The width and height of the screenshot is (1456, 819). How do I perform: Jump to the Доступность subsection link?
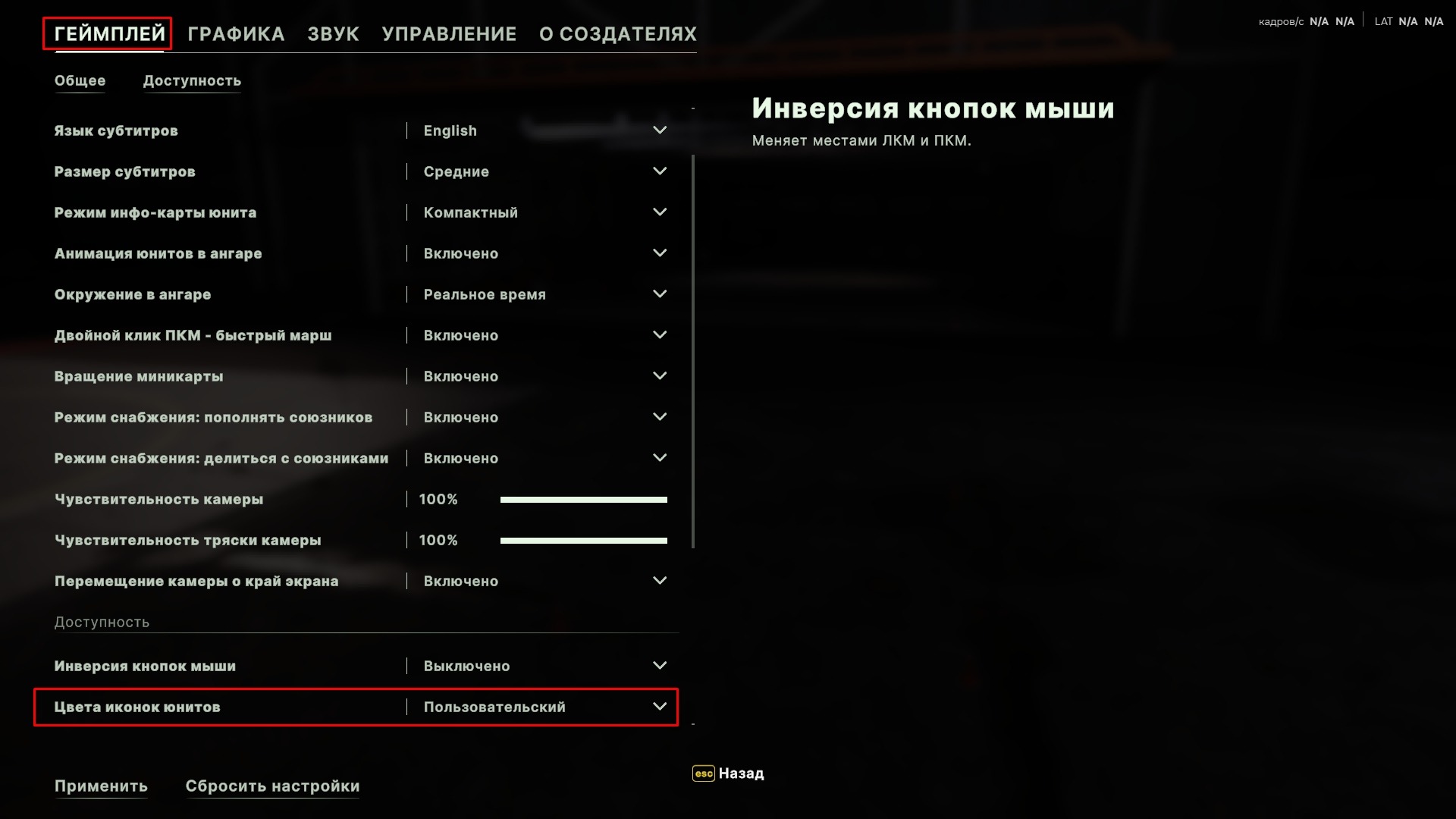tap(192, 81)
